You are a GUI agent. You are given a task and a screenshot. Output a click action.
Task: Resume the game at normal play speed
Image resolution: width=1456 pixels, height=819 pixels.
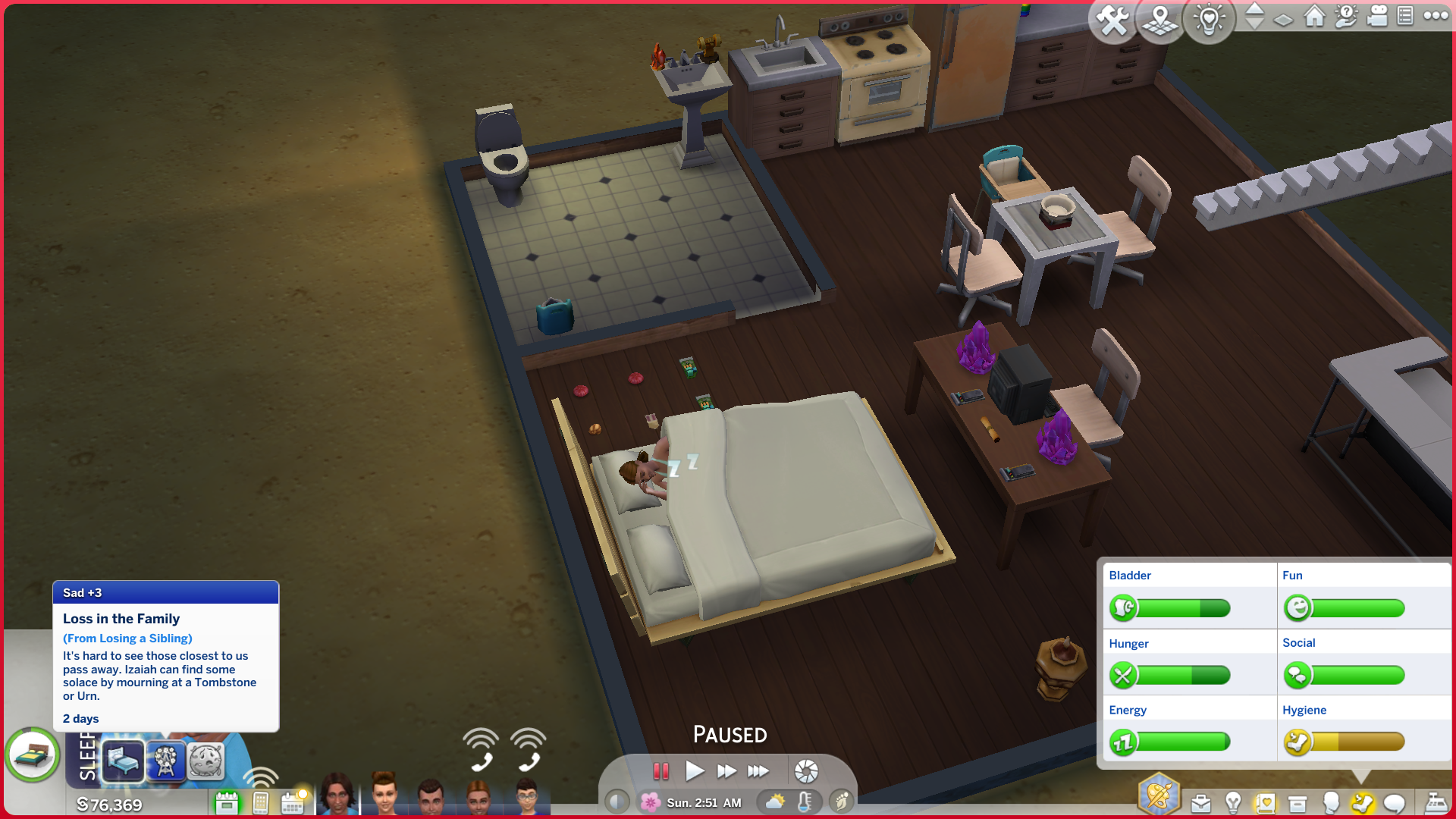click(x=694, y=771)
